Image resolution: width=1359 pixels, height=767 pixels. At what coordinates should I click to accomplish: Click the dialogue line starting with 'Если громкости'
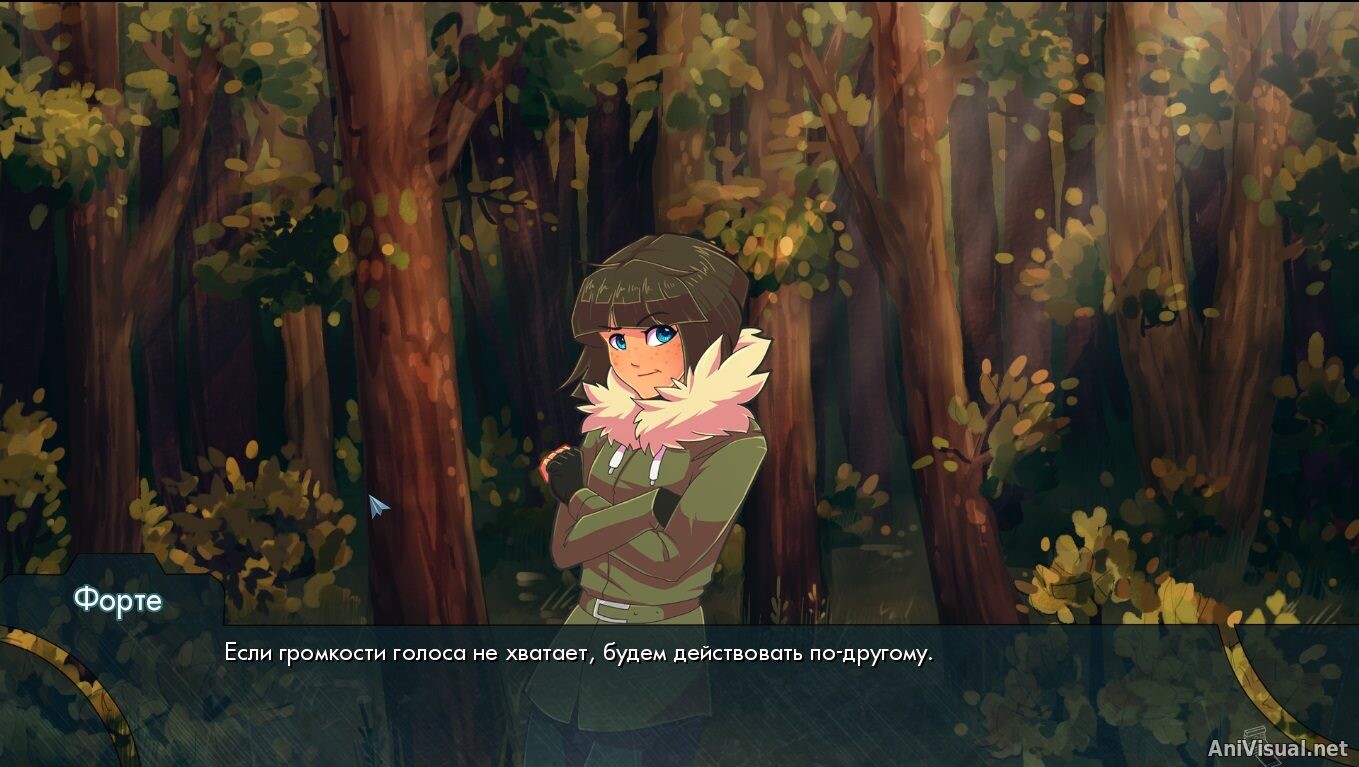click(578, 651)
